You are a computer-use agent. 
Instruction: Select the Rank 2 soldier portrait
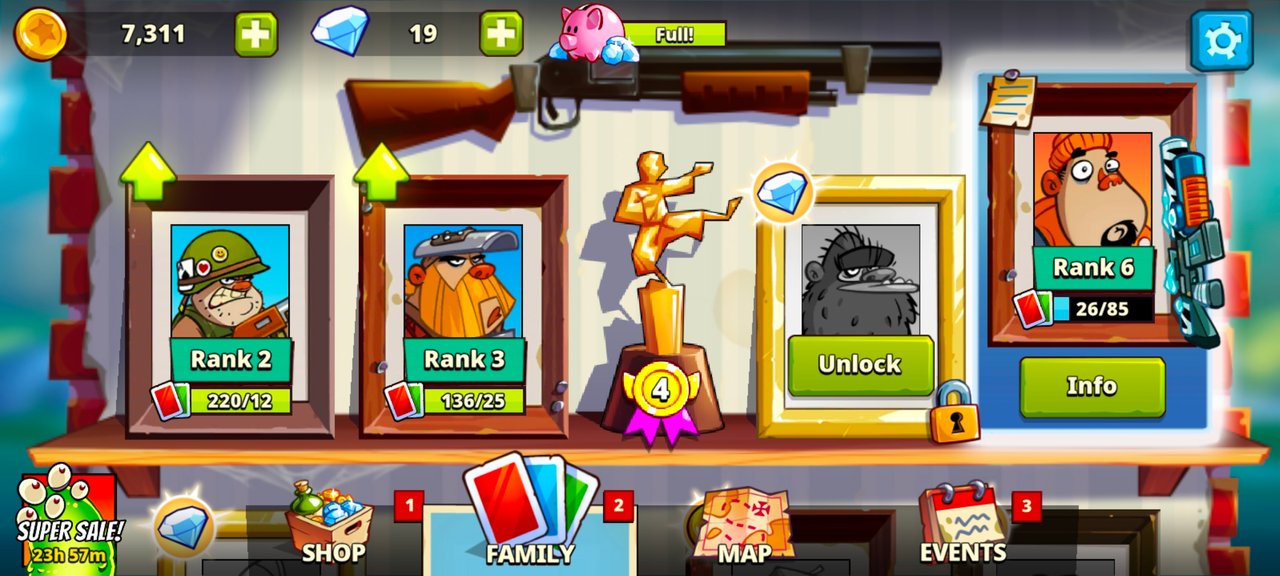click(230, 280)
